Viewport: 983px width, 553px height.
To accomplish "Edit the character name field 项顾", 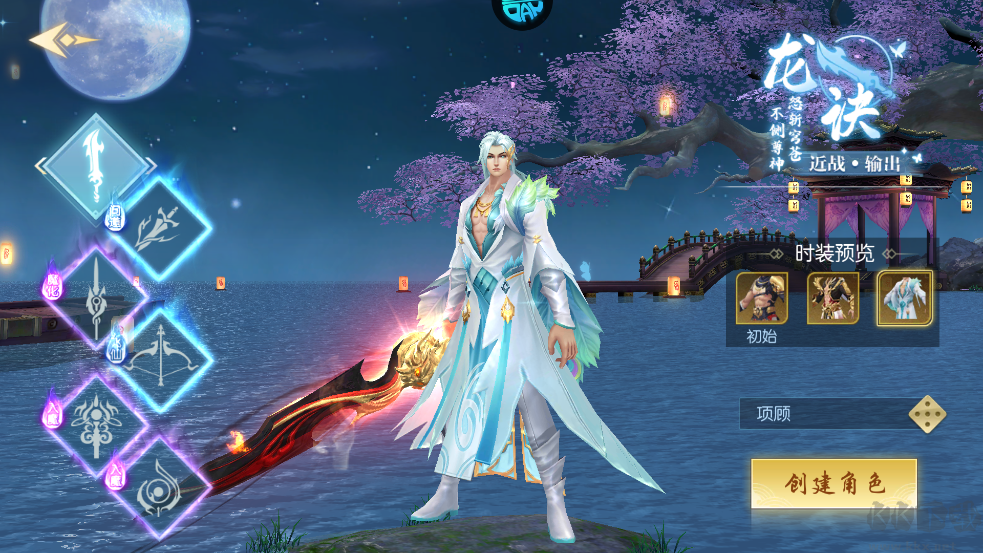I will click(820, 414).
